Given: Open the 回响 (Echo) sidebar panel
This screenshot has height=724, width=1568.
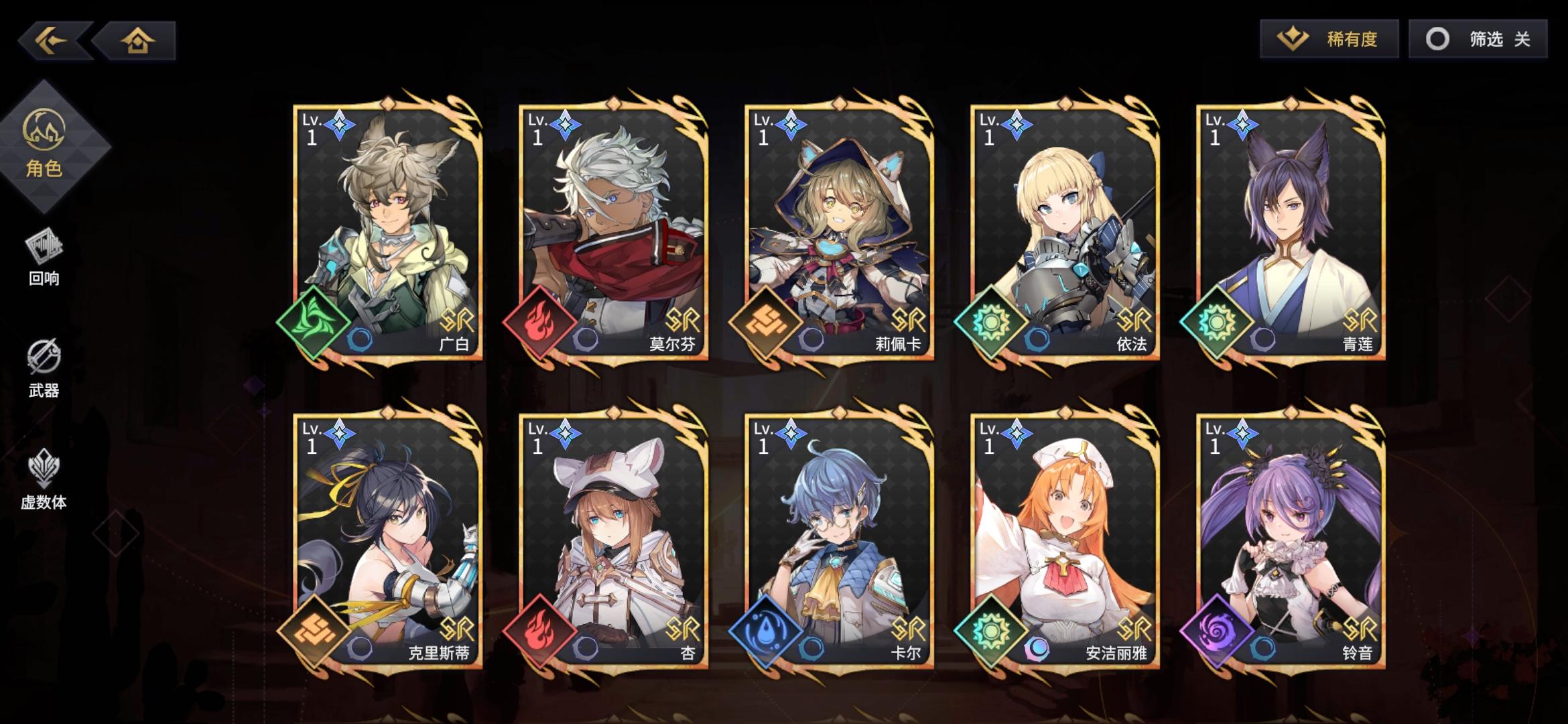Looking at the screenshot, I should tap(46, 261).
